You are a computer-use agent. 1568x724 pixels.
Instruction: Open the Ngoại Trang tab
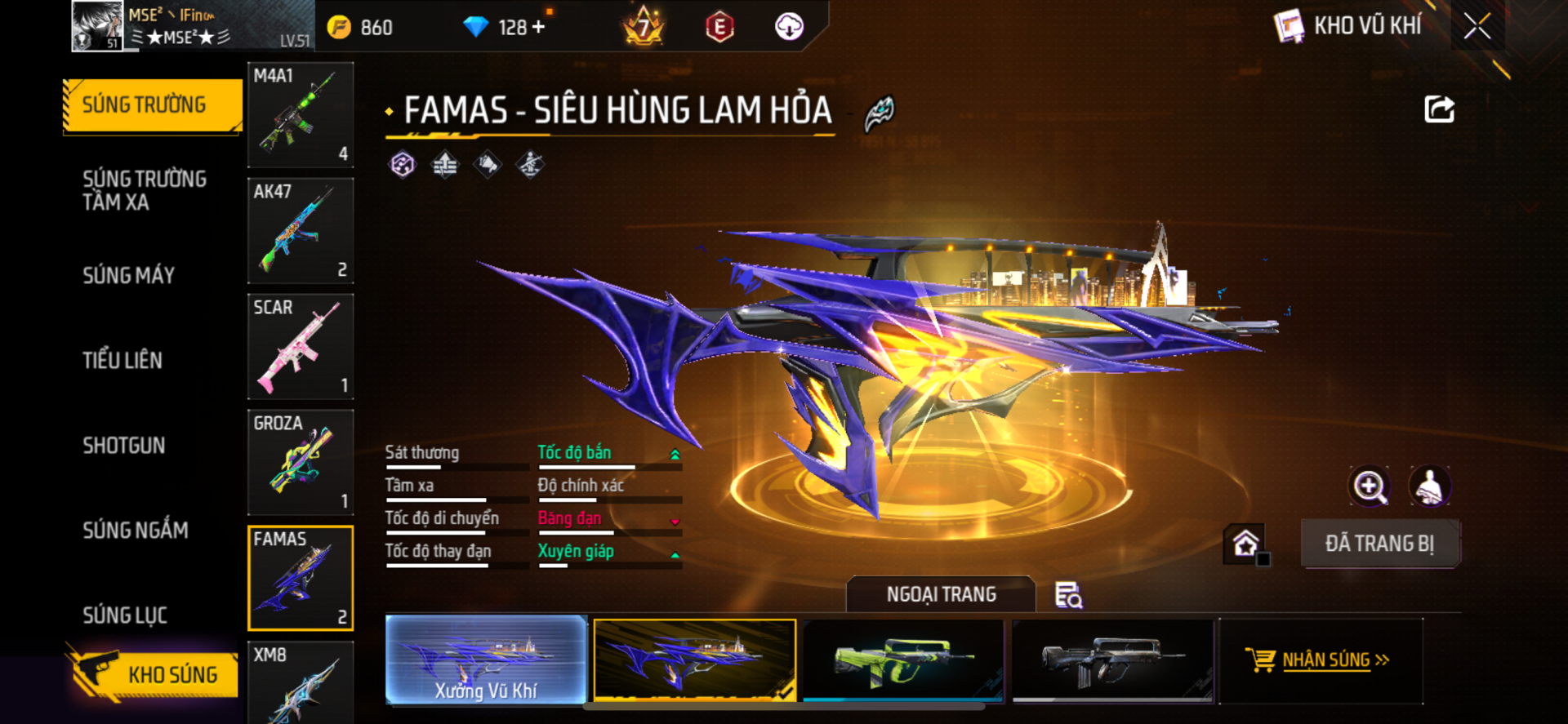coord(941,594)
